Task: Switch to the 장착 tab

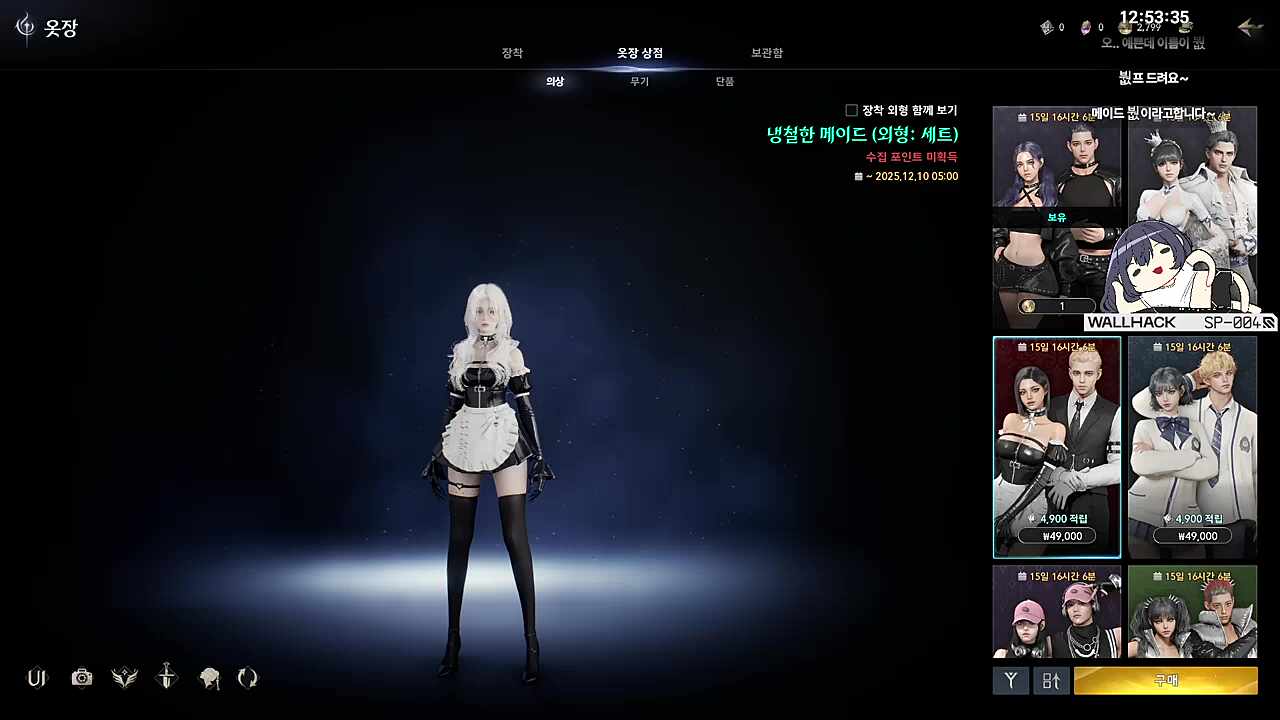Action: [512, 53]
